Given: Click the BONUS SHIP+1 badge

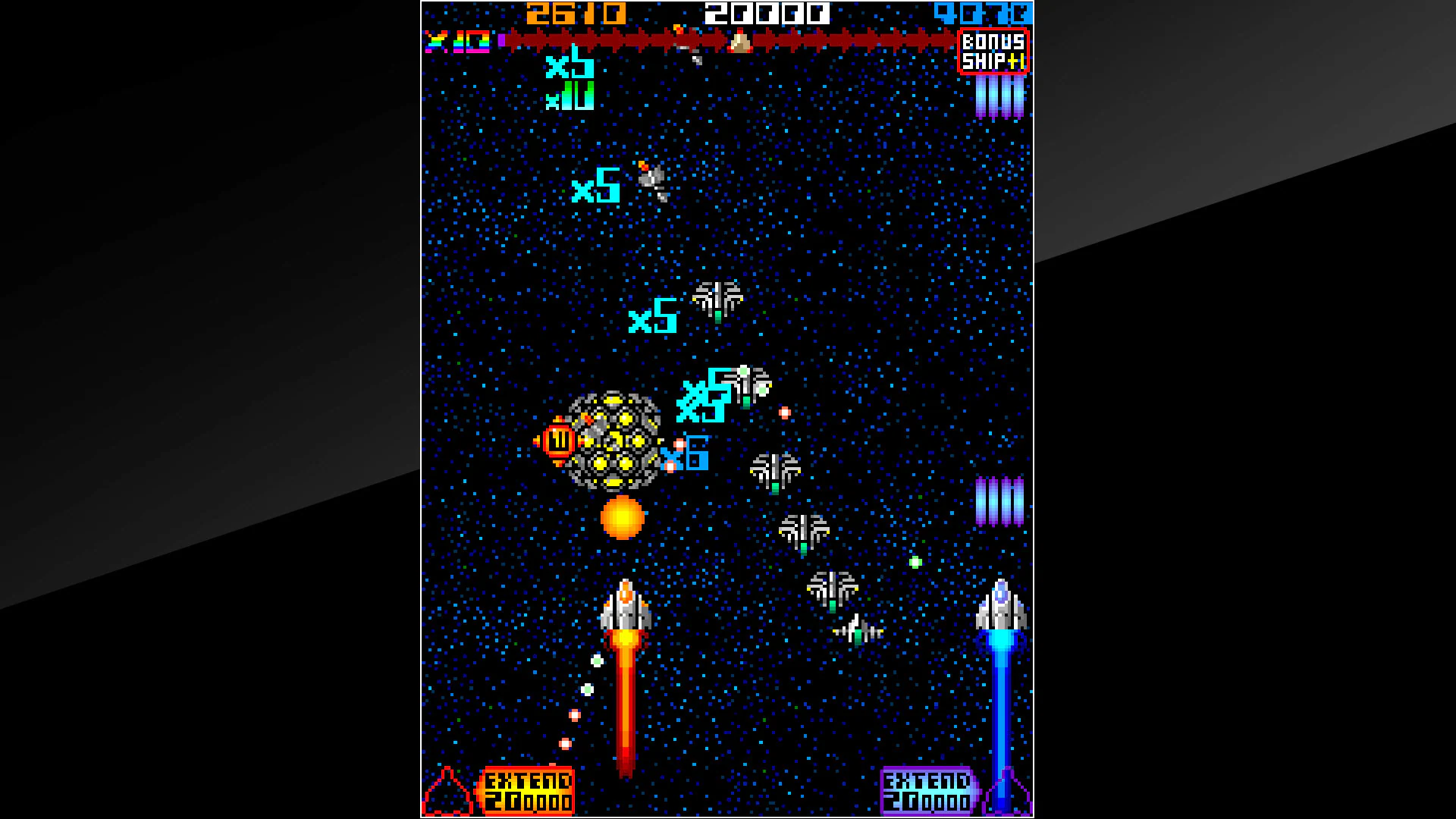Looking at the screenshot, I should (992, 50).
